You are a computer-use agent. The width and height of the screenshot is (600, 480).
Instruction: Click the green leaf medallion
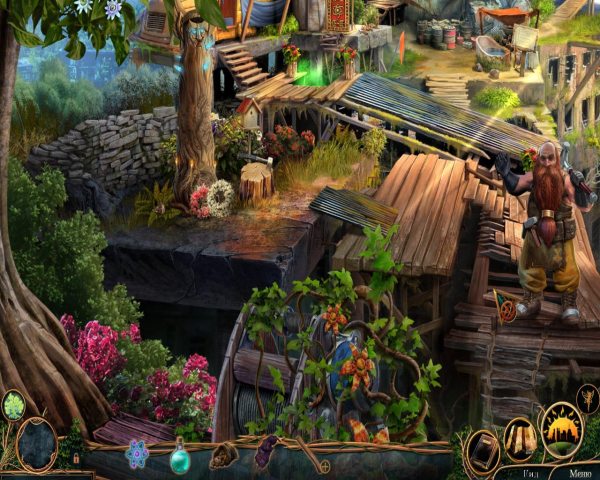pyautogui.click(x=13, y=406)
